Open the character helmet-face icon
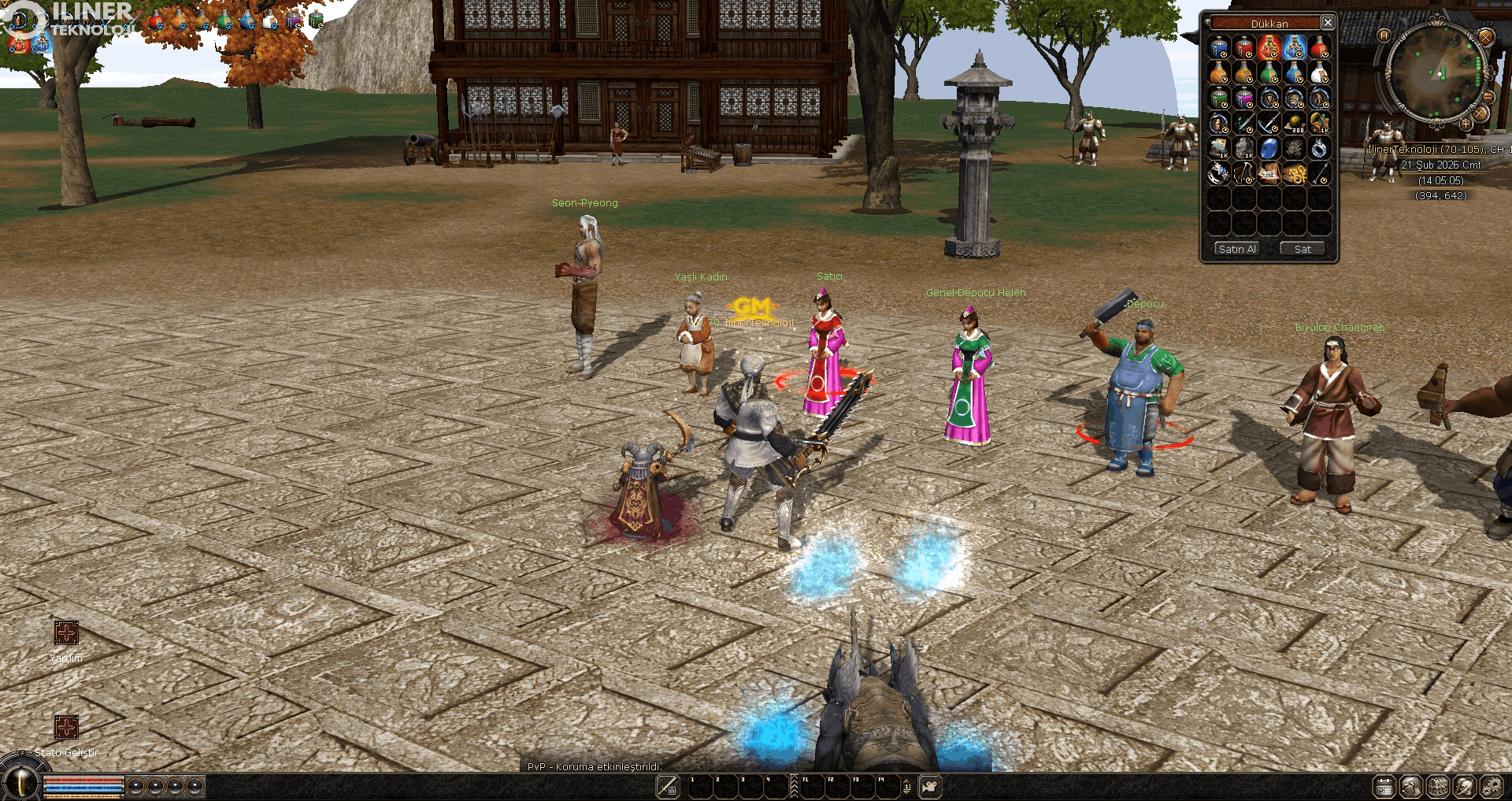The height and width of the screenshot is (801, 1512). point(1411,786)
